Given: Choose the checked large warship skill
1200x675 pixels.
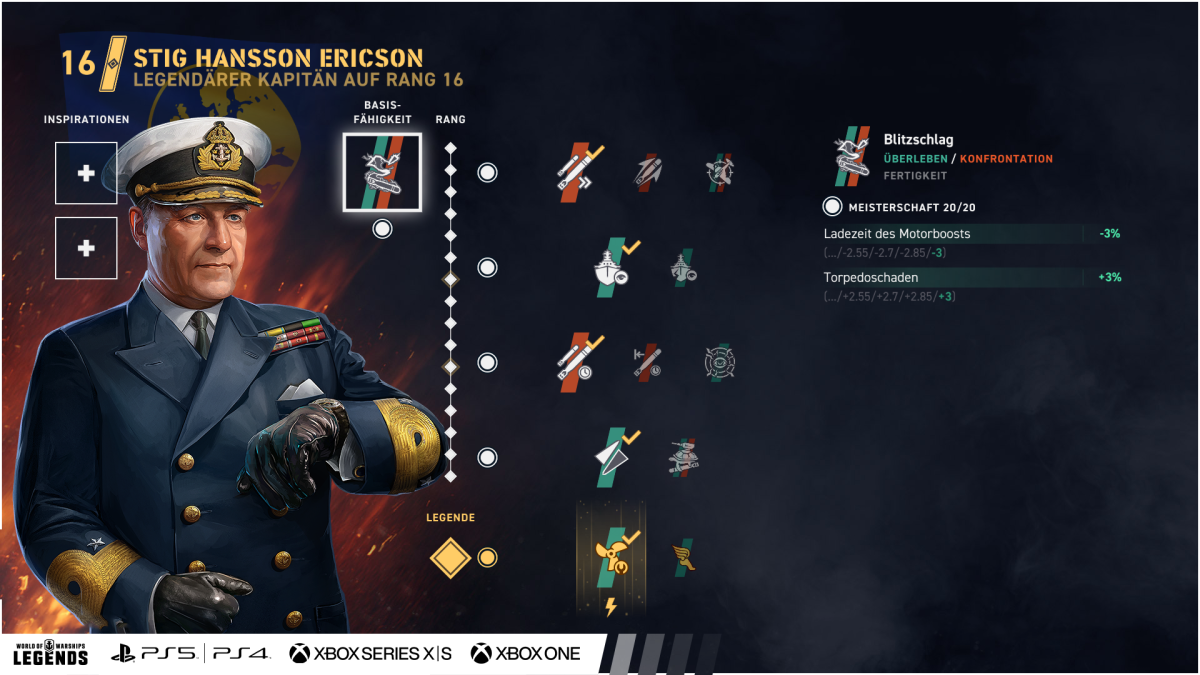Looking at the screenshot, I should [x=614, y=267].
